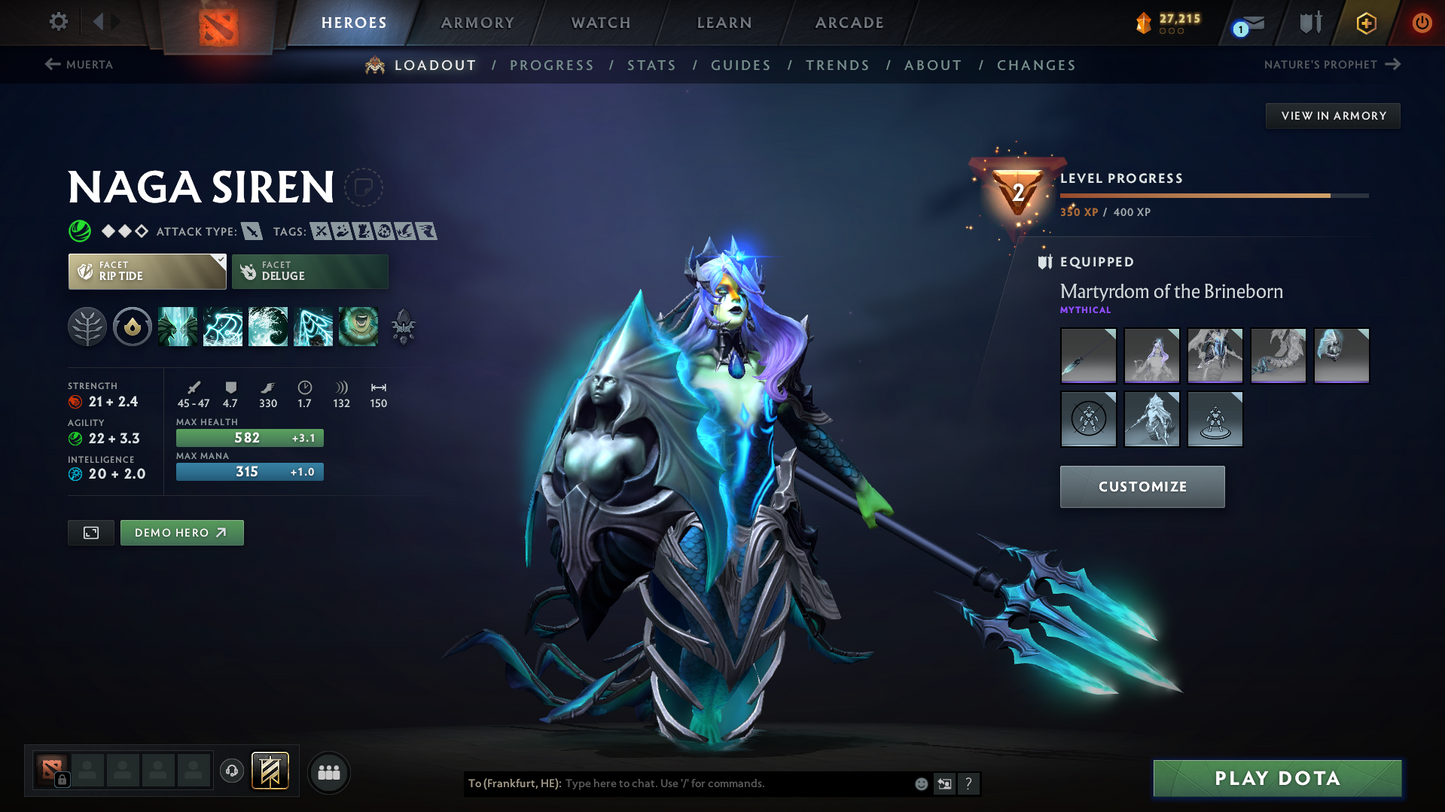Open Dota Plus with the gold plus icon

[x=1366, y=22]
